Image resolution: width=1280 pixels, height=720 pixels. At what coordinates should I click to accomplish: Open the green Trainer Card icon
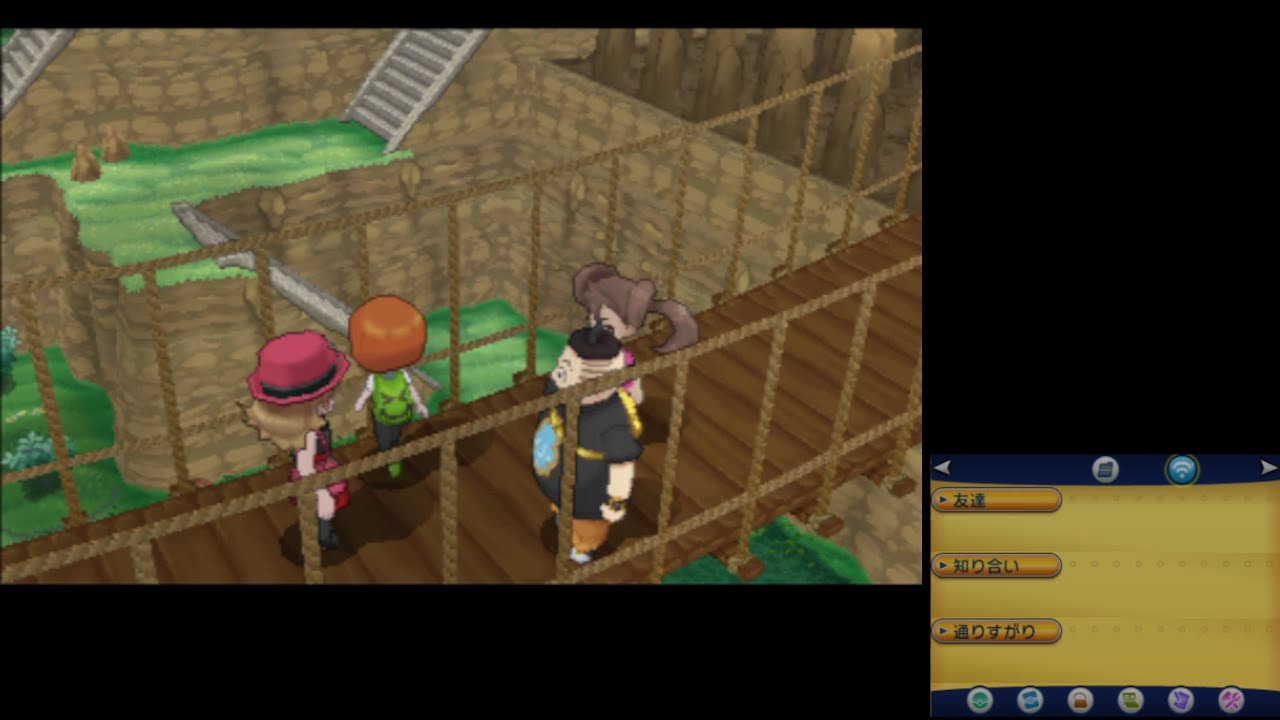(x=1130, y=700)
